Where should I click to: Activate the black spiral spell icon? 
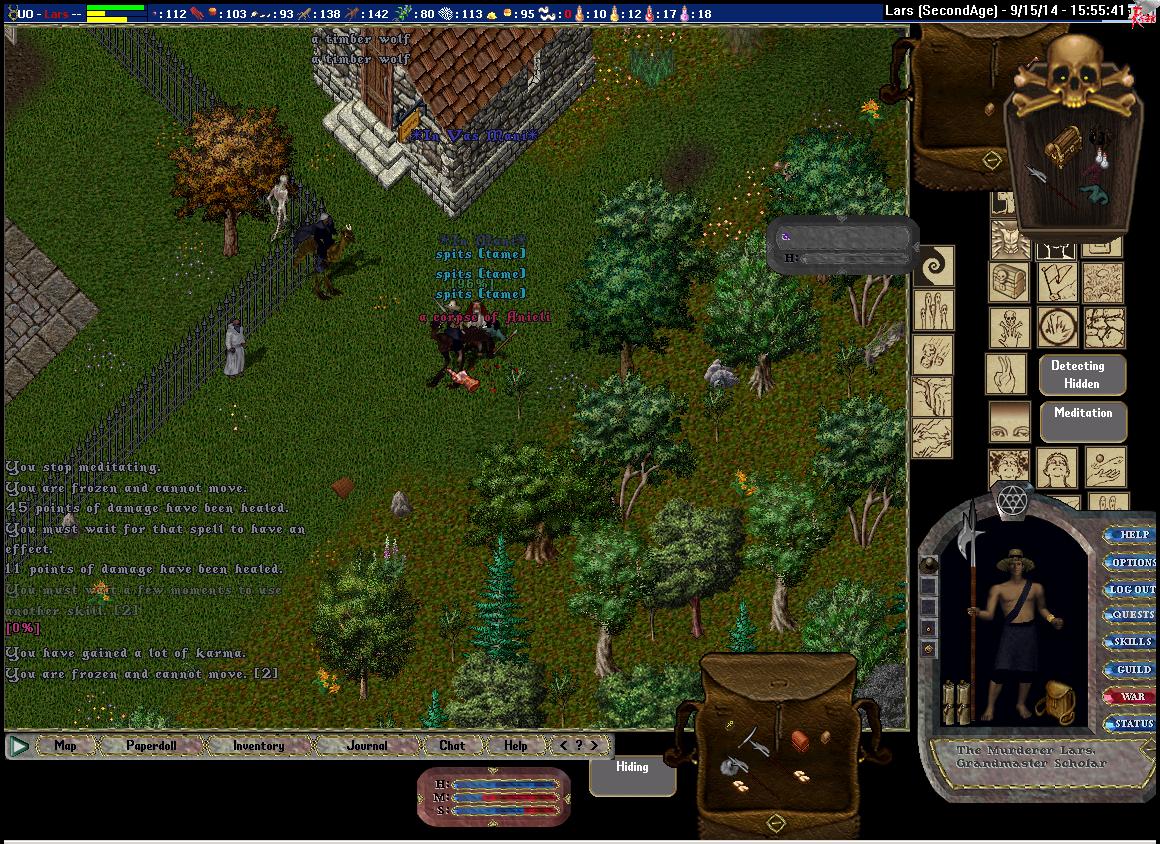tap(935, 266)
